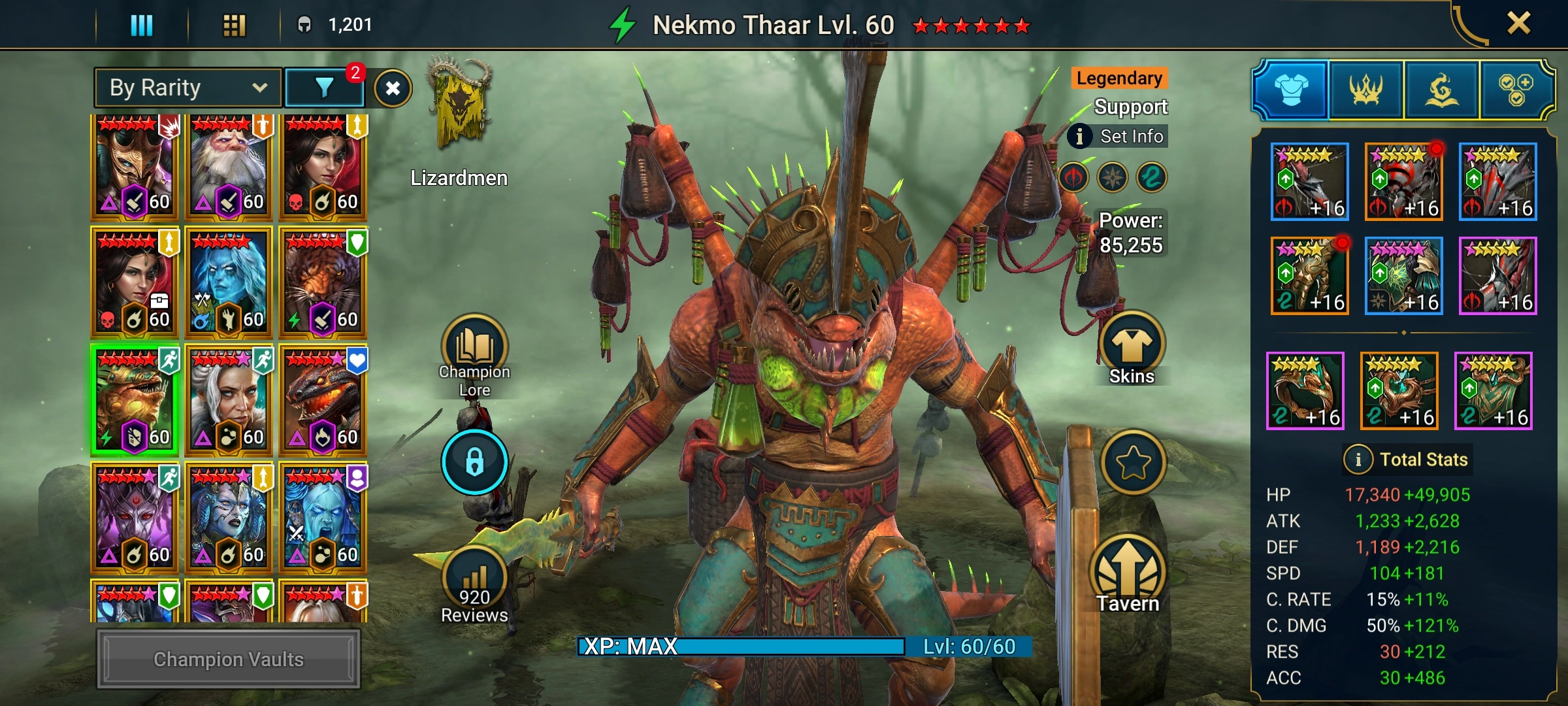The height and width of the screenshot is (706, 1568).
Task: Switch to the crown masteries tab
Action: (1365, 90)
